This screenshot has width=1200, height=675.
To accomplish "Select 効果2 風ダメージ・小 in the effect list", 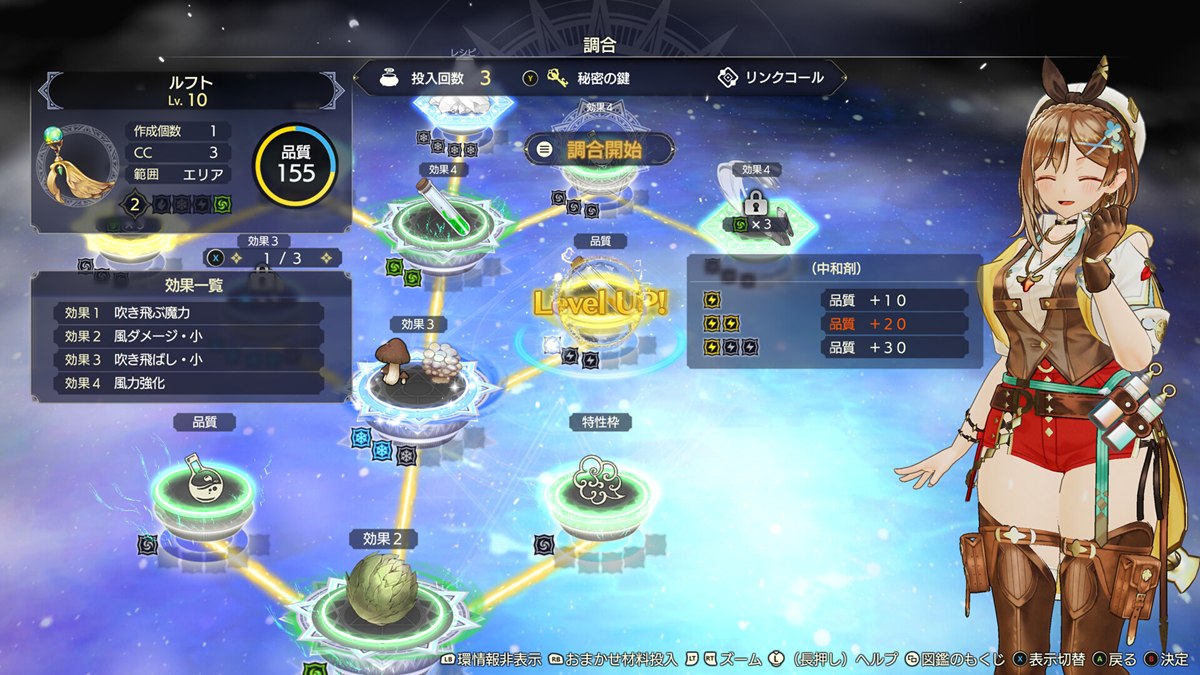I will pyautogui.click(x=189, y=336).
